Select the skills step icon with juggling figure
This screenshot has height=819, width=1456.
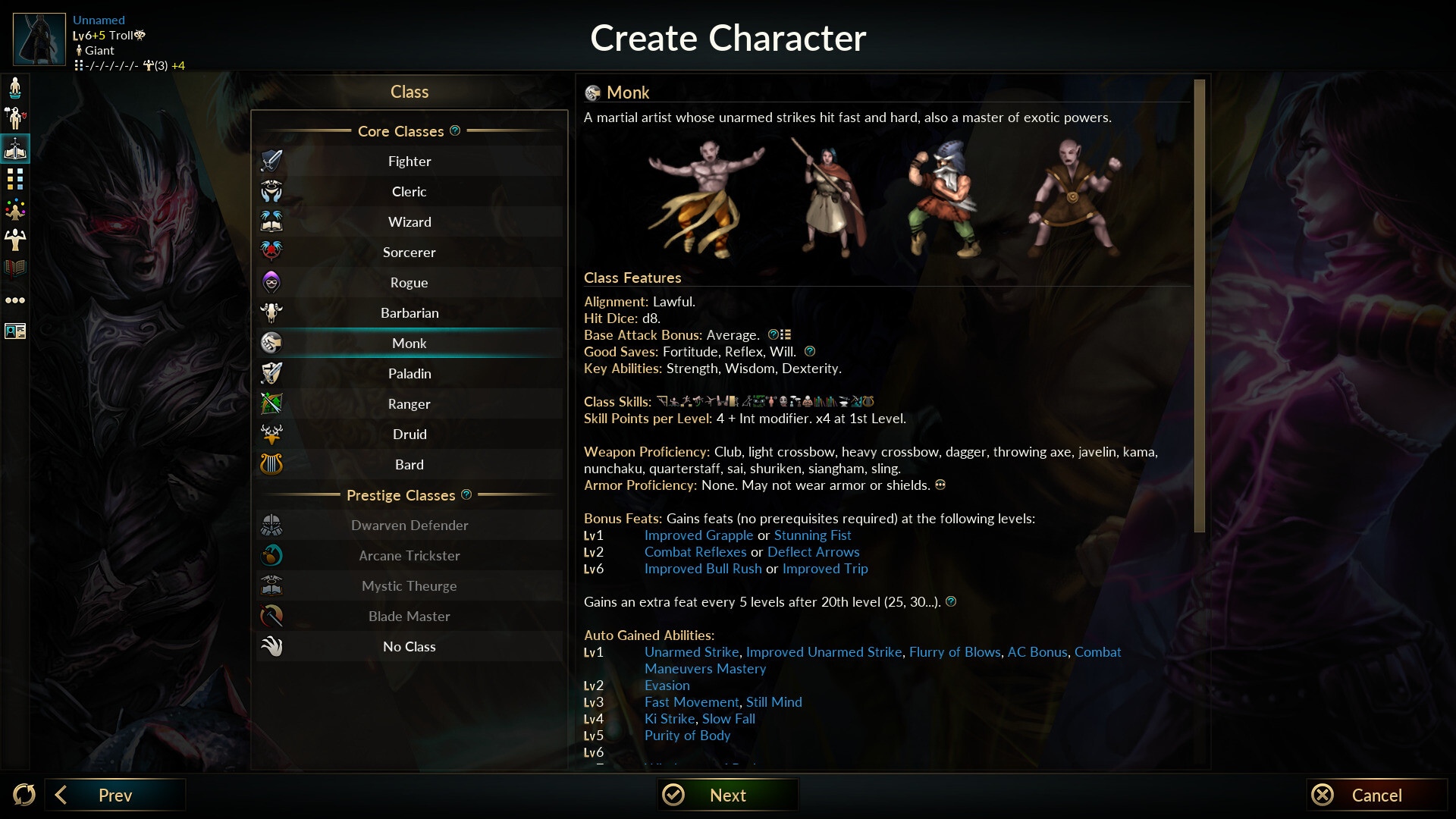point(15,209)
